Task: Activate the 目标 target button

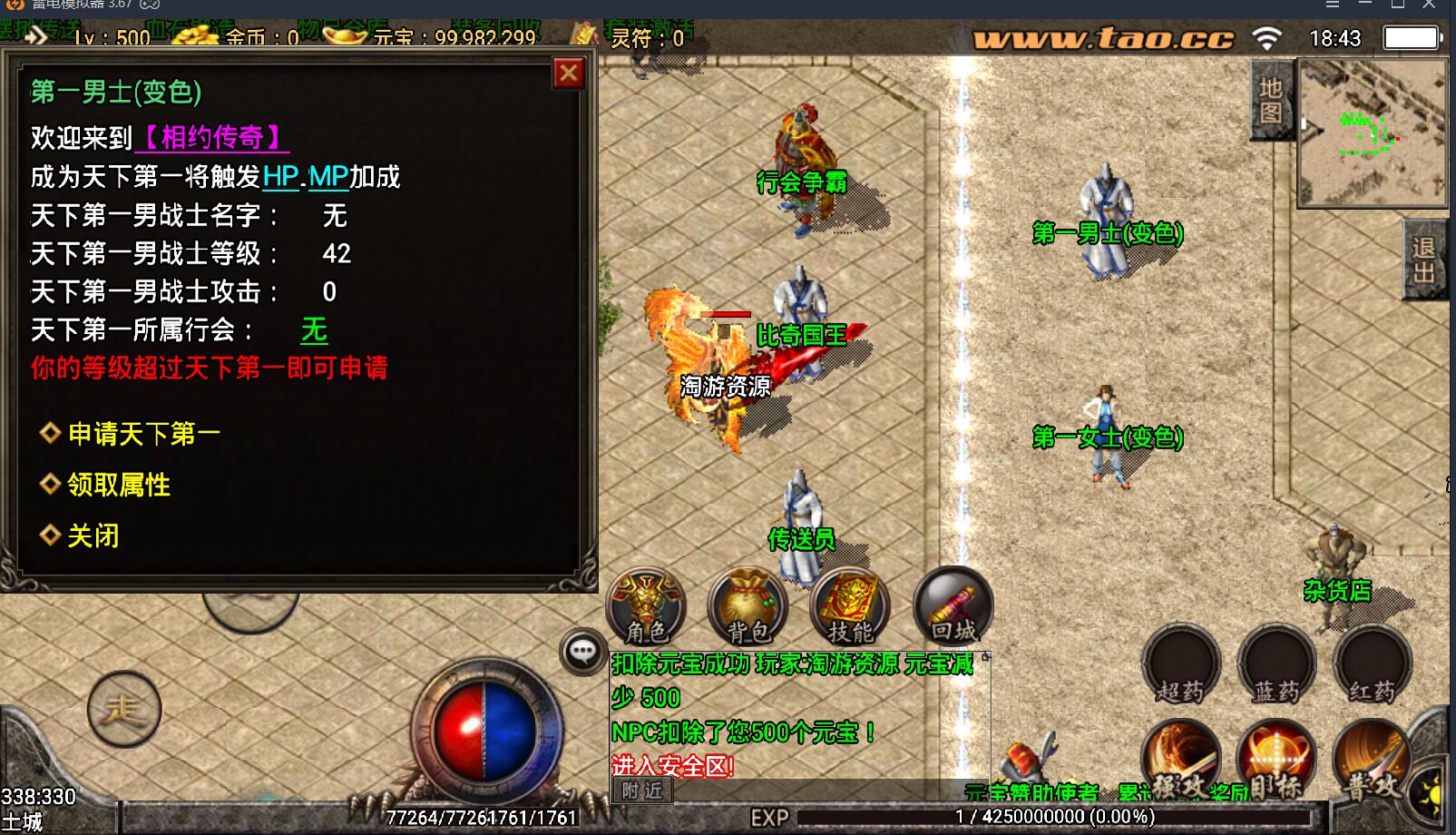Action: coord(1276,761)
